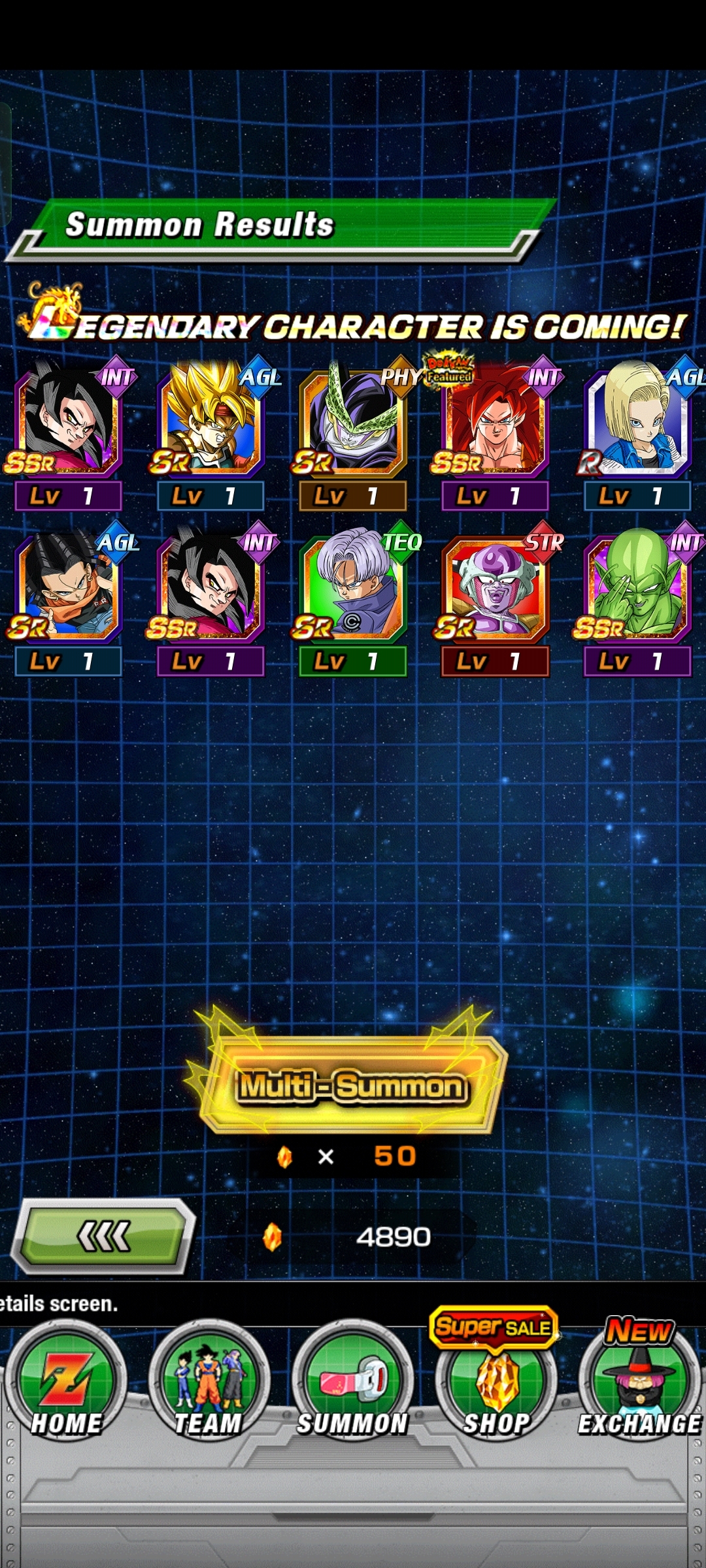Go back with the green arrow button

tap(105, 1236)
